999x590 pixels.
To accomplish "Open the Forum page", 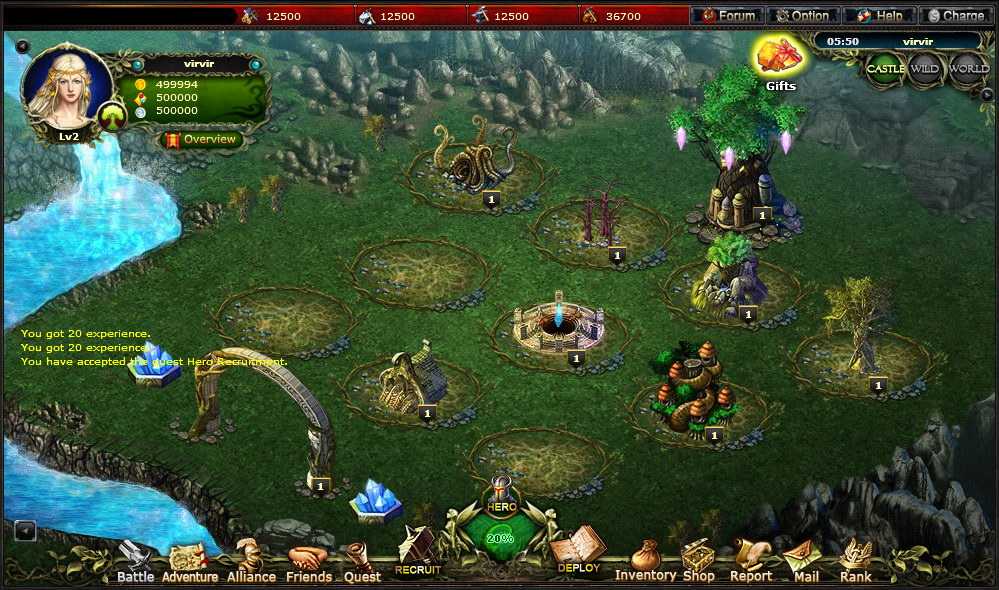I will point(727,16).
